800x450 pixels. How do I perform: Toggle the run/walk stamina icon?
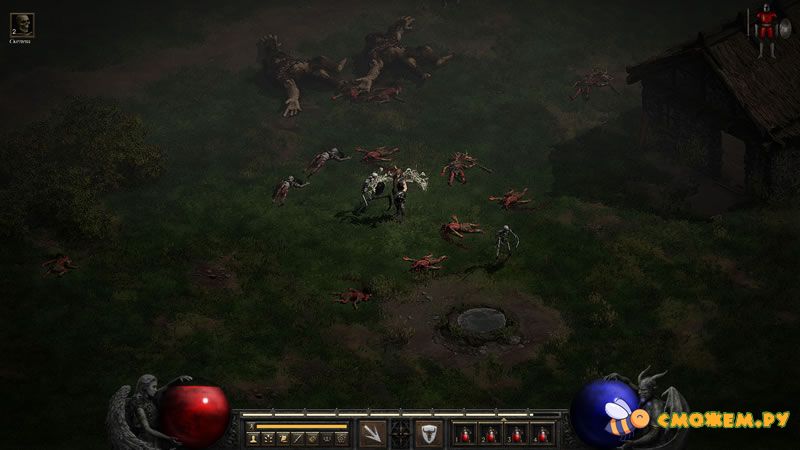tap(251, 425)
